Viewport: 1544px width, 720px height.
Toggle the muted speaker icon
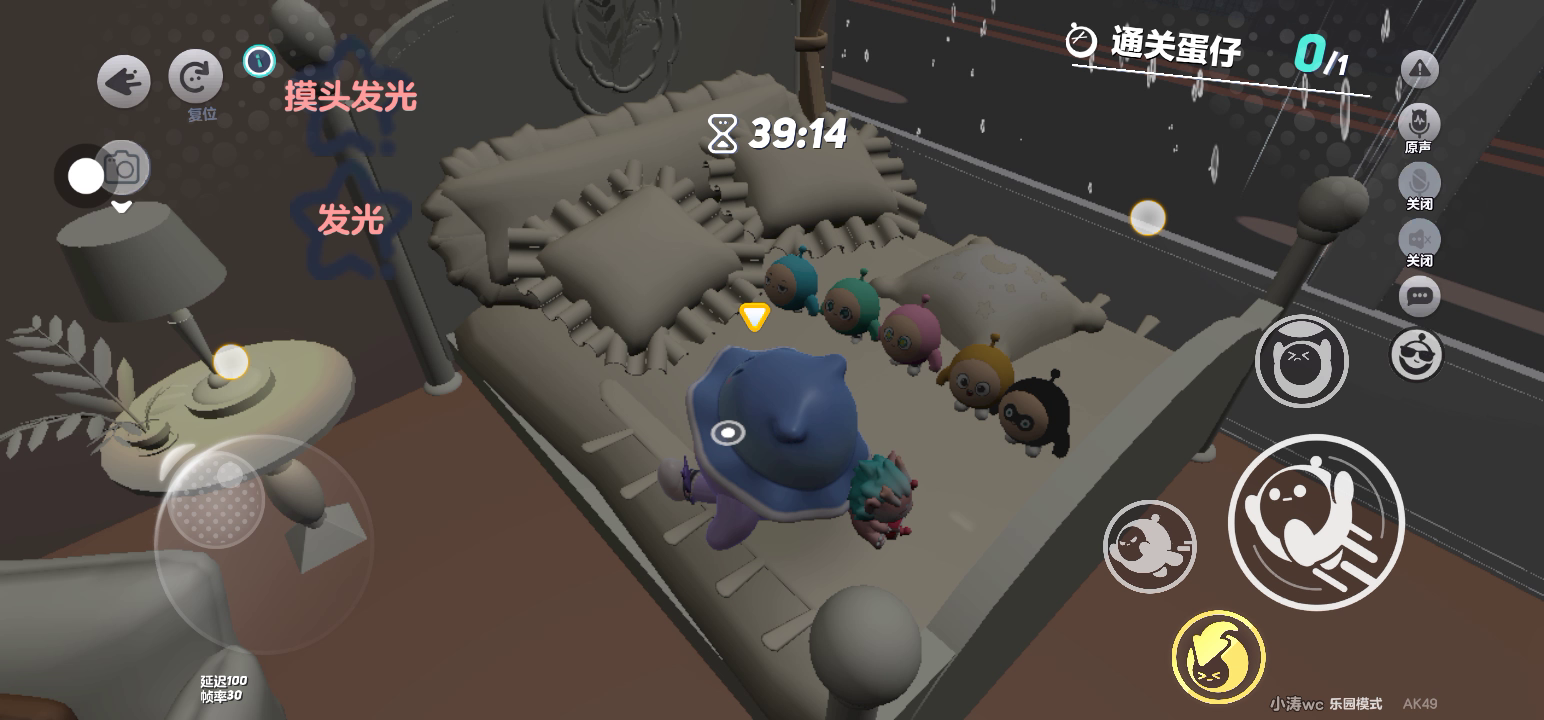coord(1419,238)
